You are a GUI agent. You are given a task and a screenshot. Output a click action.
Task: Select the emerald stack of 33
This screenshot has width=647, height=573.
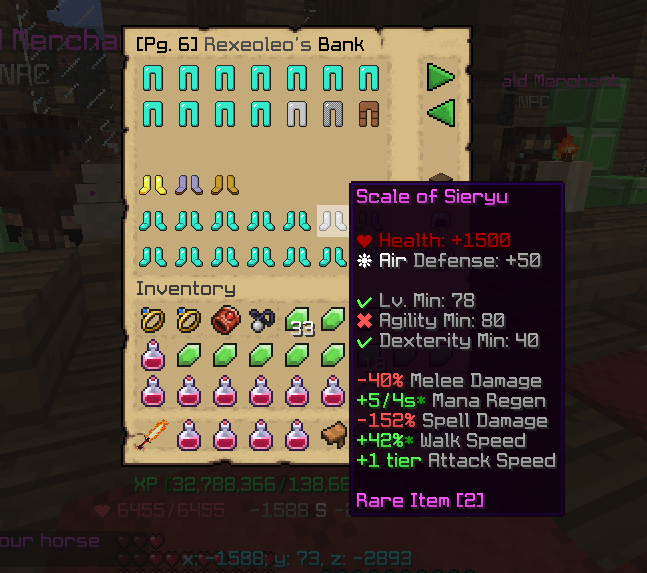coord(299,322)
